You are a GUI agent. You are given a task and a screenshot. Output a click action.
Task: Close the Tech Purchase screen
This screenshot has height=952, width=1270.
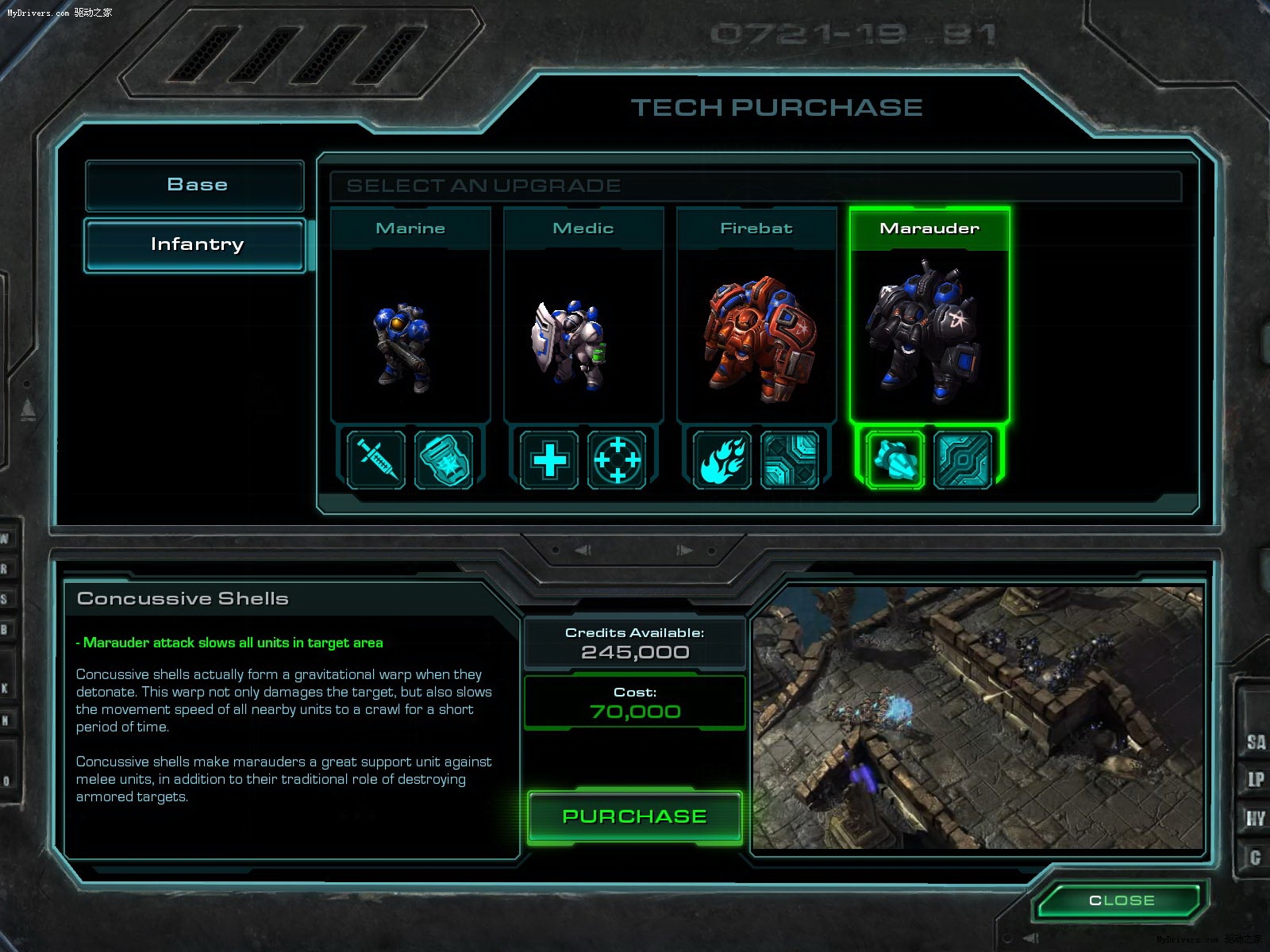tap(1122, 900)
